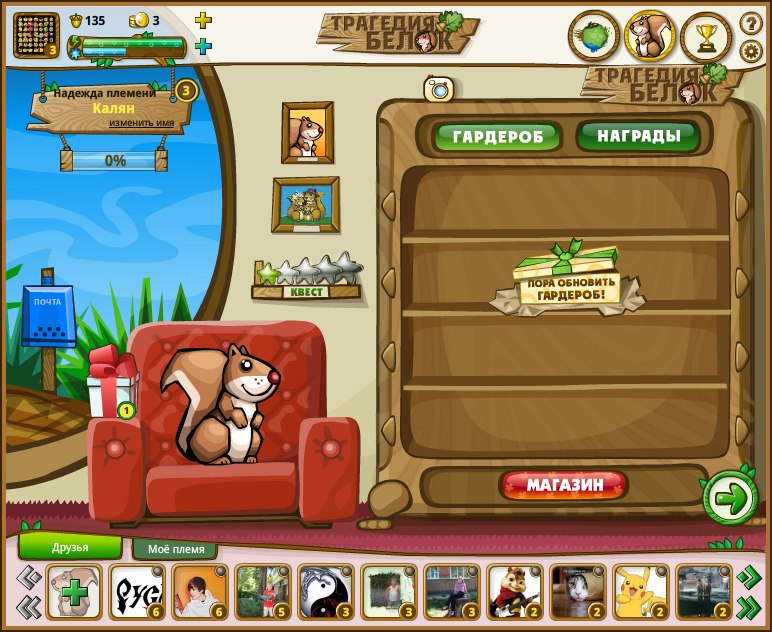This screenshot has height=632, width=772.
Task: Open the help question mark button
Action: 751,23
